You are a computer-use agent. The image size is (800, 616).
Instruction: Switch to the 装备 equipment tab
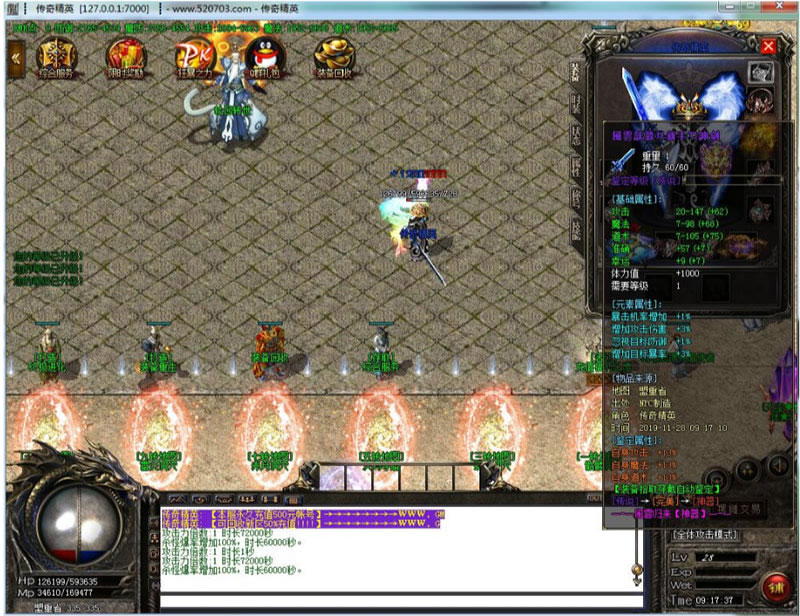pos(575,72)
